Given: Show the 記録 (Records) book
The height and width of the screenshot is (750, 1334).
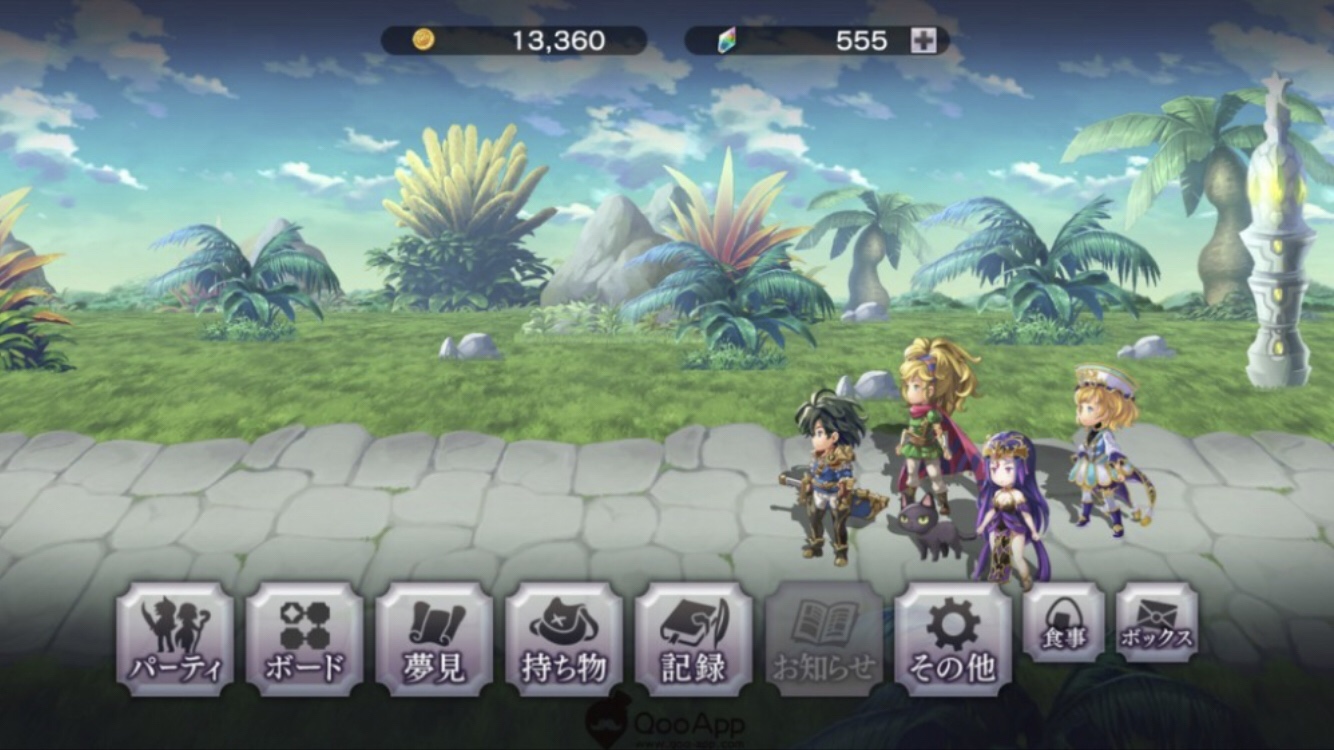Looking at the screenshot, I should pos(693,640).
